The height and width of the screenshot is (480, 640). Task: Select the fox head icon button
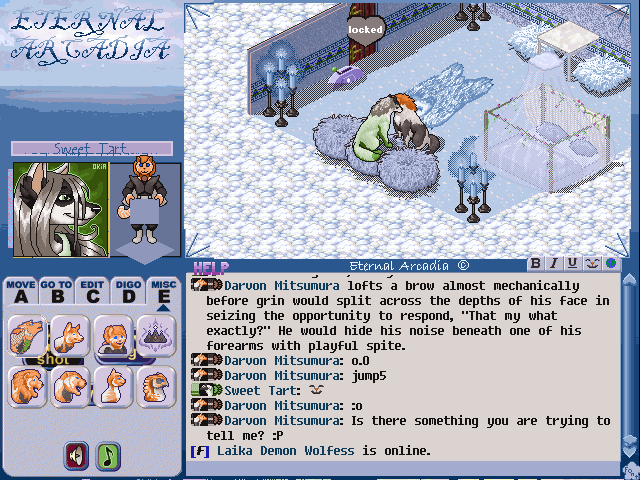tap(70, 335)
